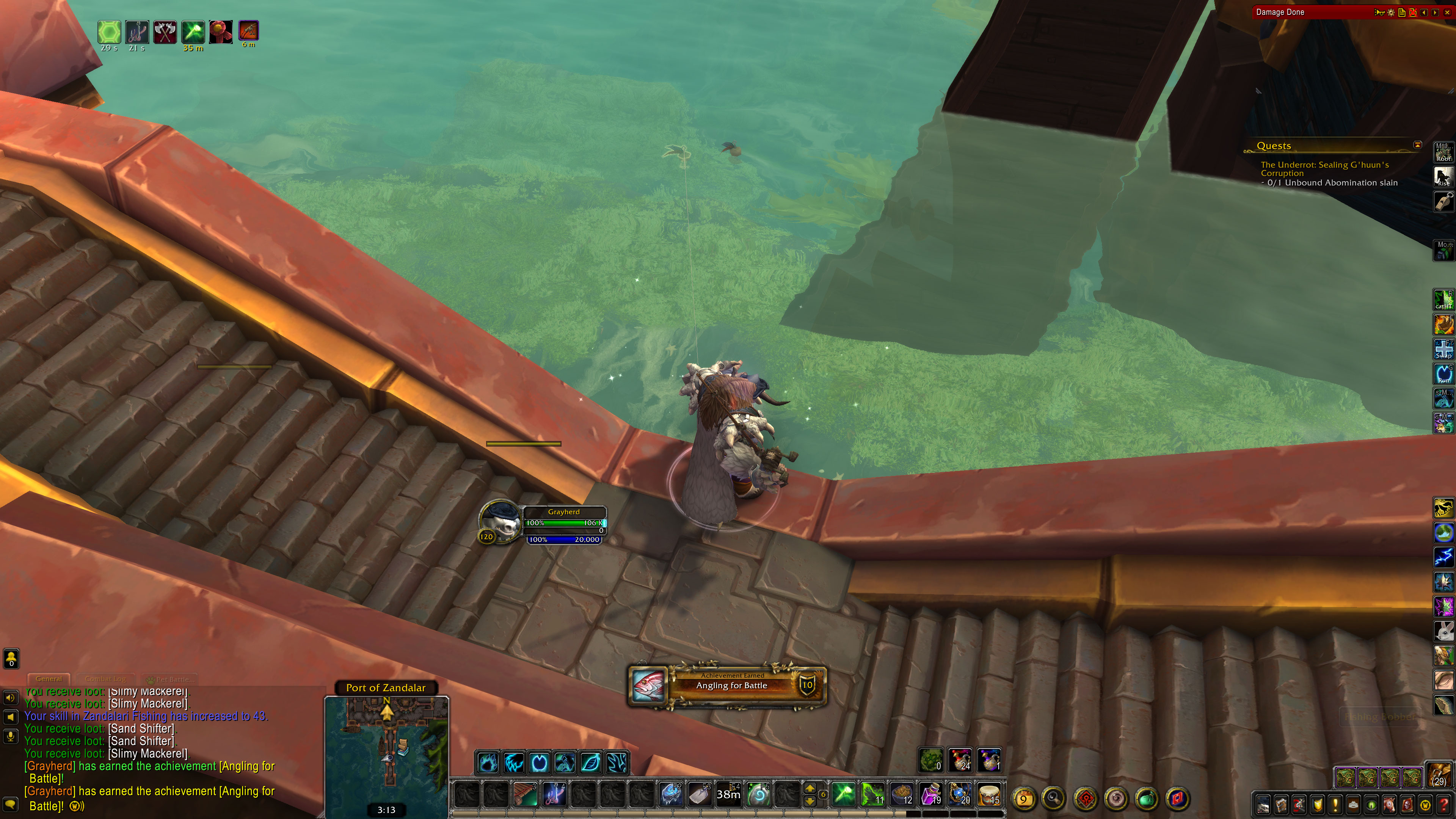Use the purple potion with 19 charges
Image resolution: width=1456 pixels, height=819 pixels.
tap(931, 794)
